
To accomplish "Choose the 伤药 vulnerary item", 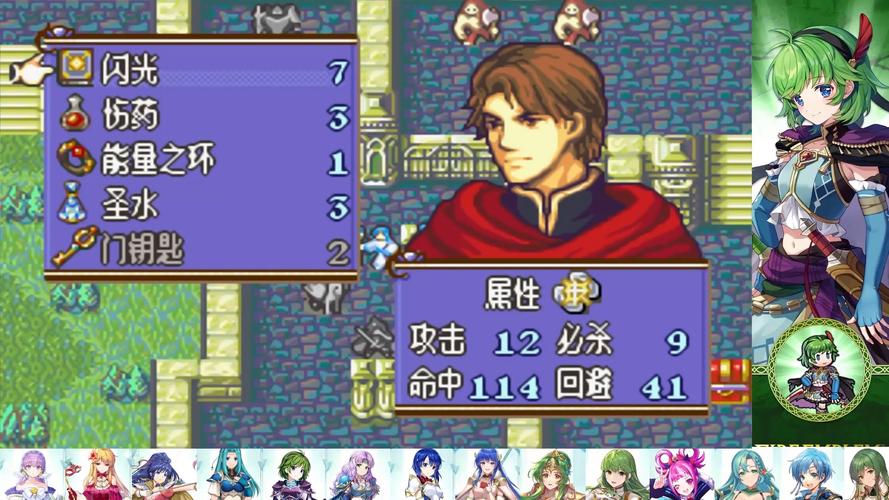I will pos(130,116).
